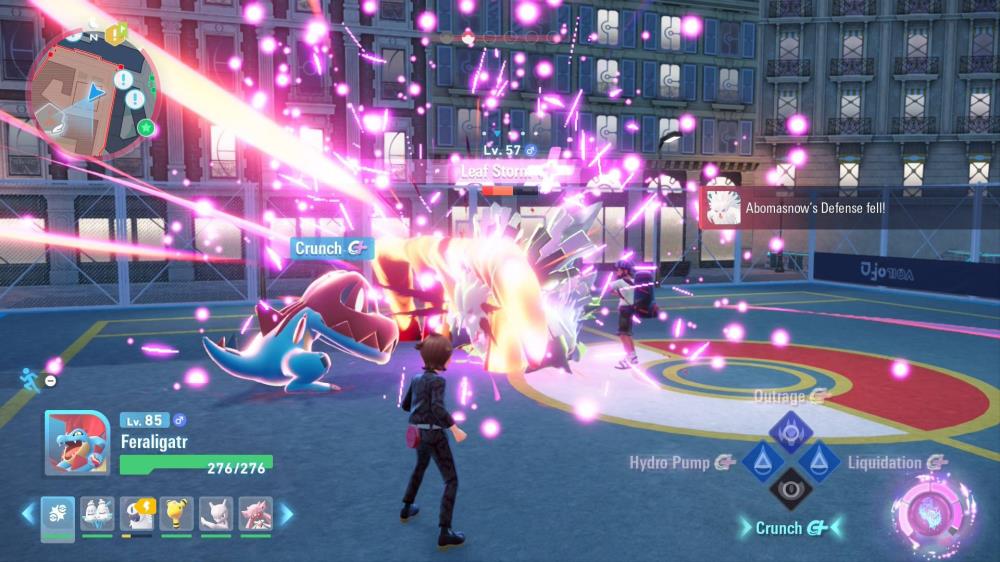Choose the party slot with lightning badge
The image size is (1000, 562).
[x=137, y=515]
